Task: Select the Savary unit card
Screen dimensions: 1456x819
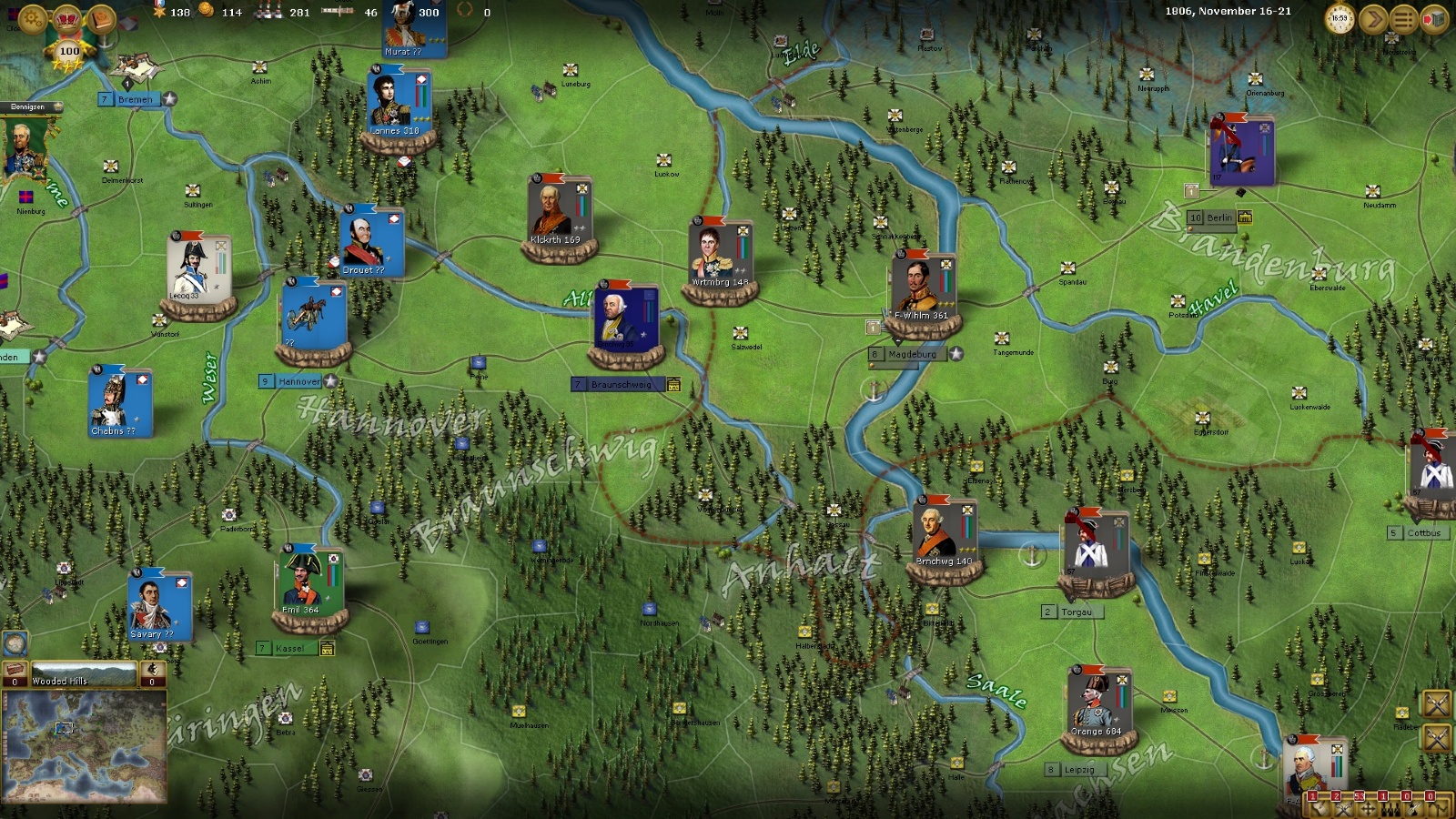Action: click(159, 607)
